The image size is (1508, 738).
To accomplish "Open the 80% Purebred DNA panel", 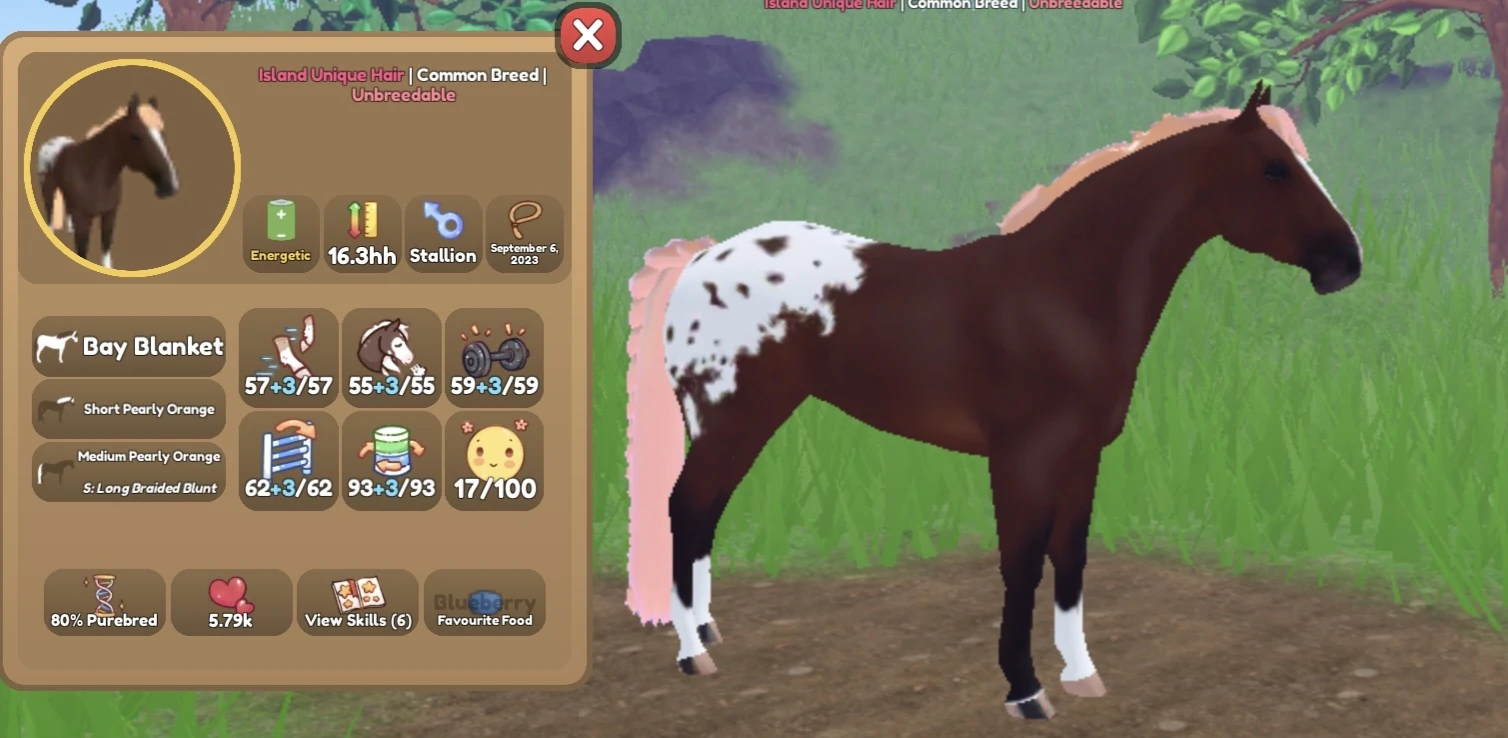I will [x=104, y=601].
